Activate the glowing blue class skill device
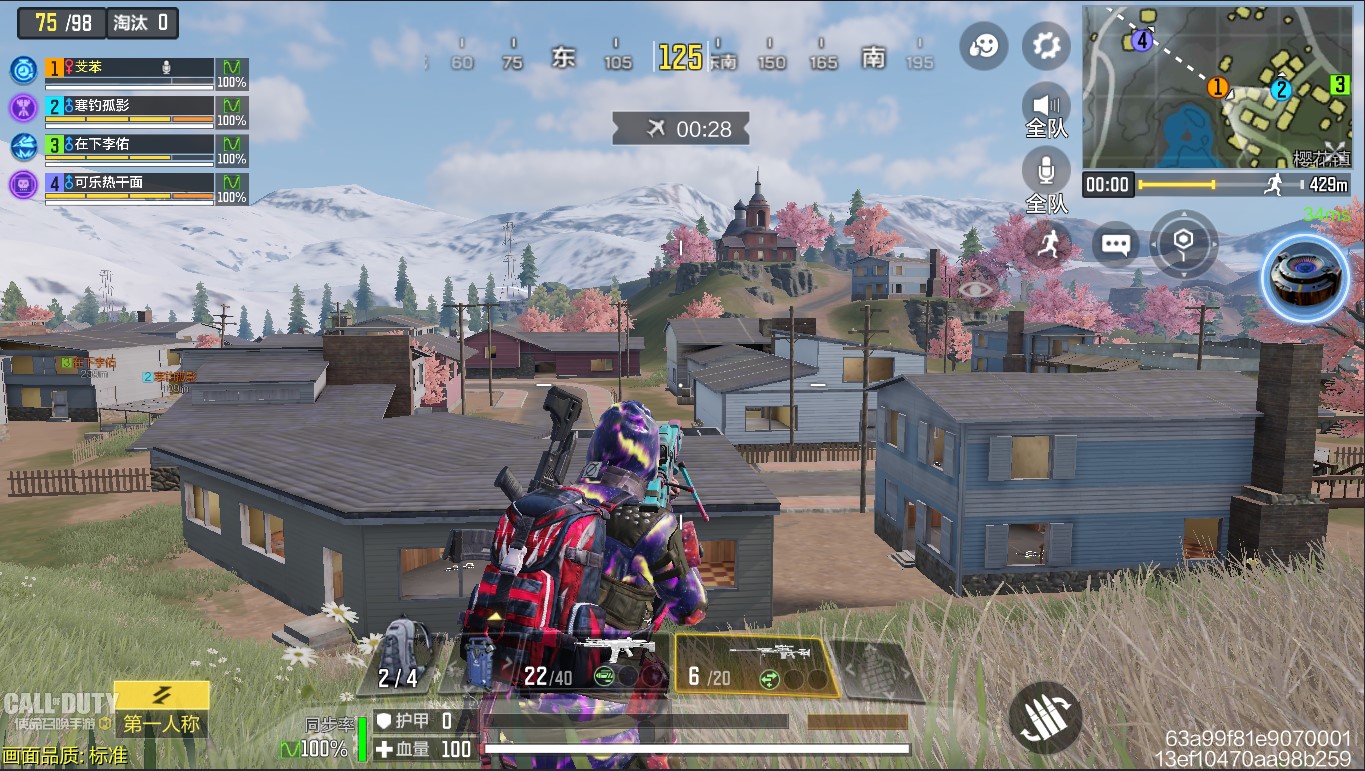 (1305, 280)
